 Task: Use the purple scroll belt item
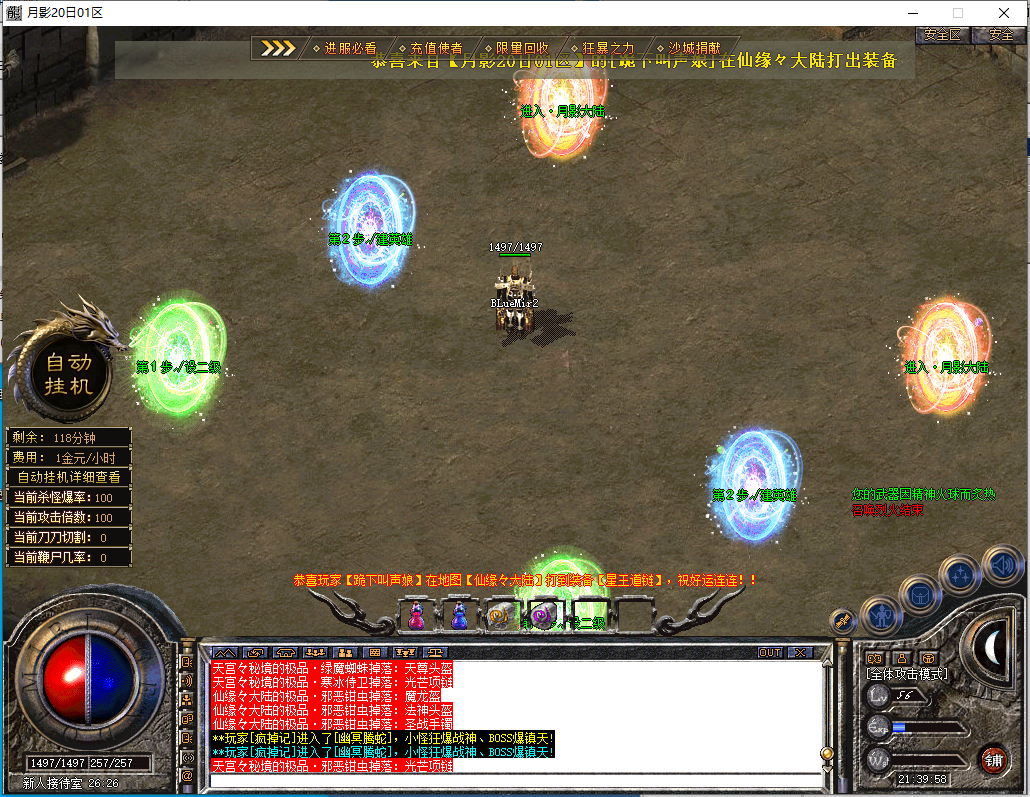(543, 616)
